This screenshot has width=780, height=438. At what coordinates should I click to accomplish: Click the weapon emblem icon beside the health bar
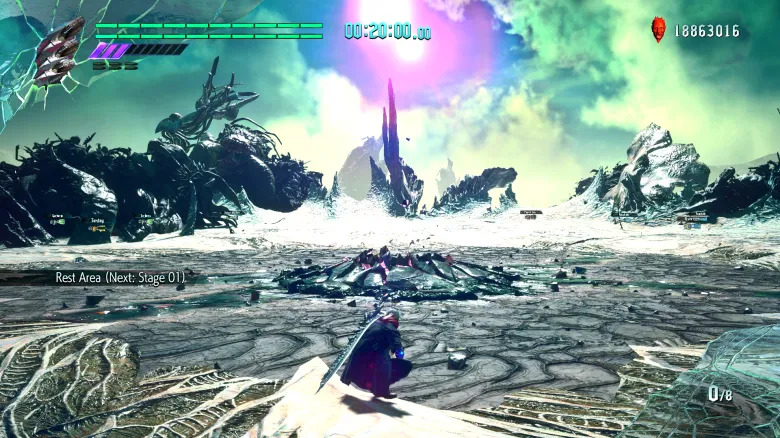pos(58,50)
